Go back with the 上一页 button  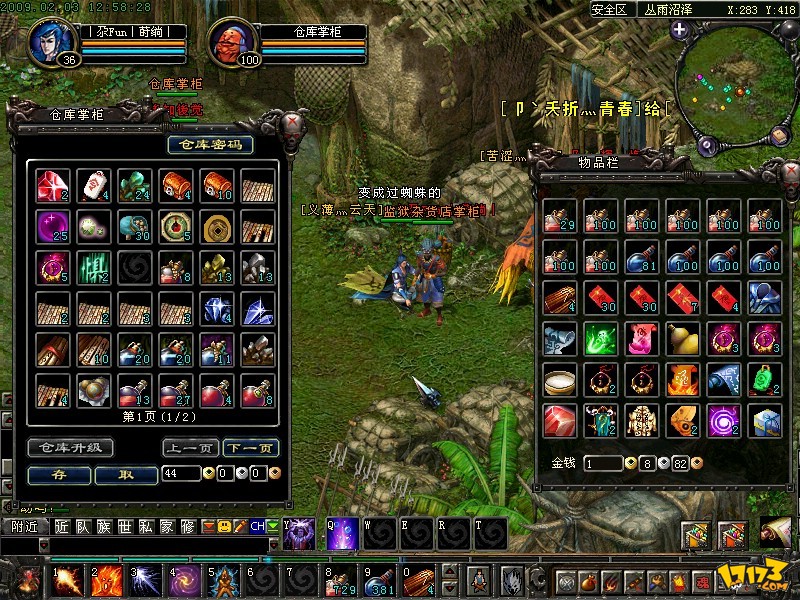point(190,448)
